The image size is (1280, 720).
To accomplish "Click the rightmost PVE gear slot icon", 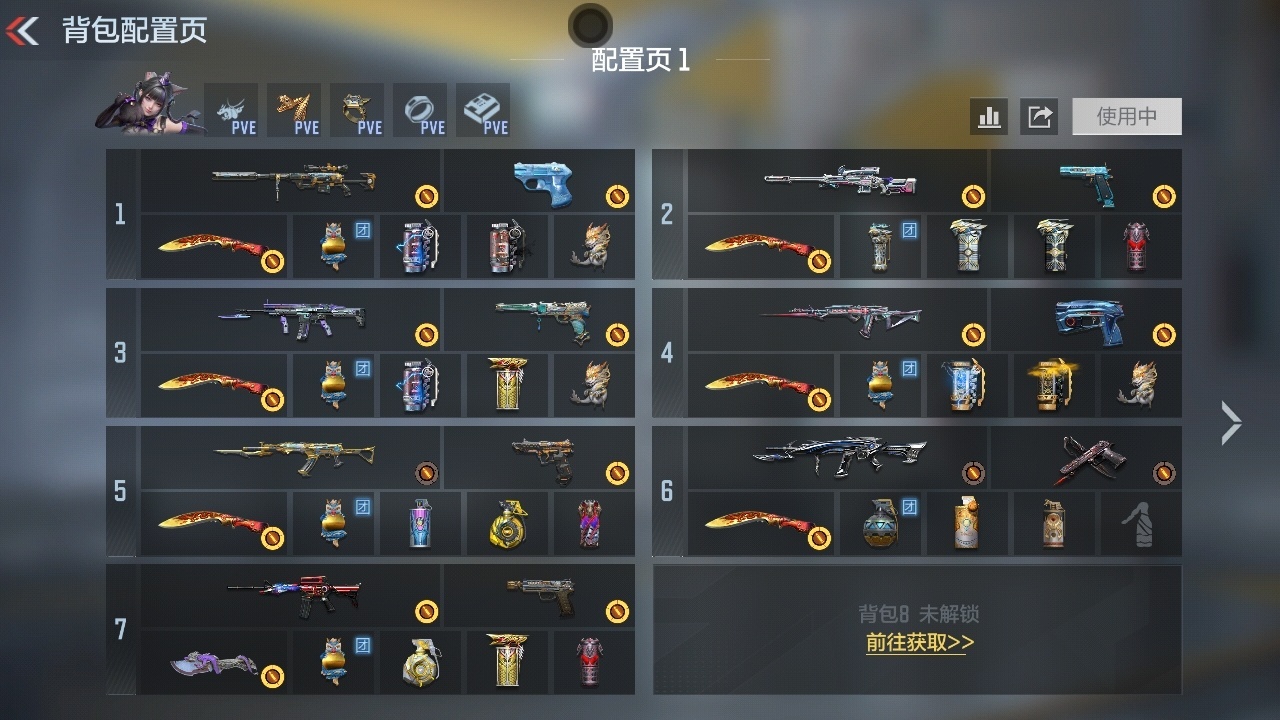I will coord(484,105).
